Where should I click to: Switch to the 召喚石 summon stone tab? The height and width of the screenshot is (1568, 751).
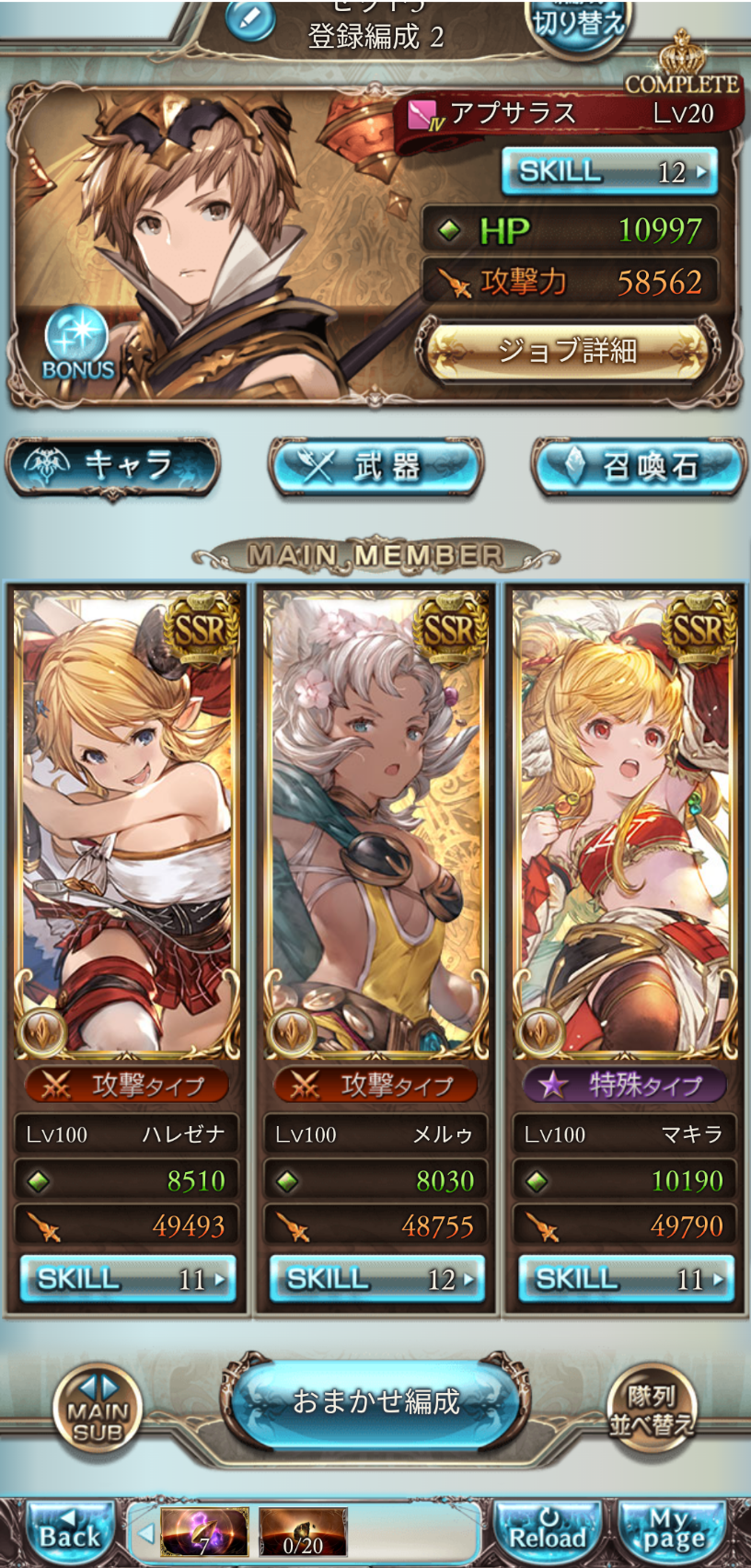tap(640, 466)
